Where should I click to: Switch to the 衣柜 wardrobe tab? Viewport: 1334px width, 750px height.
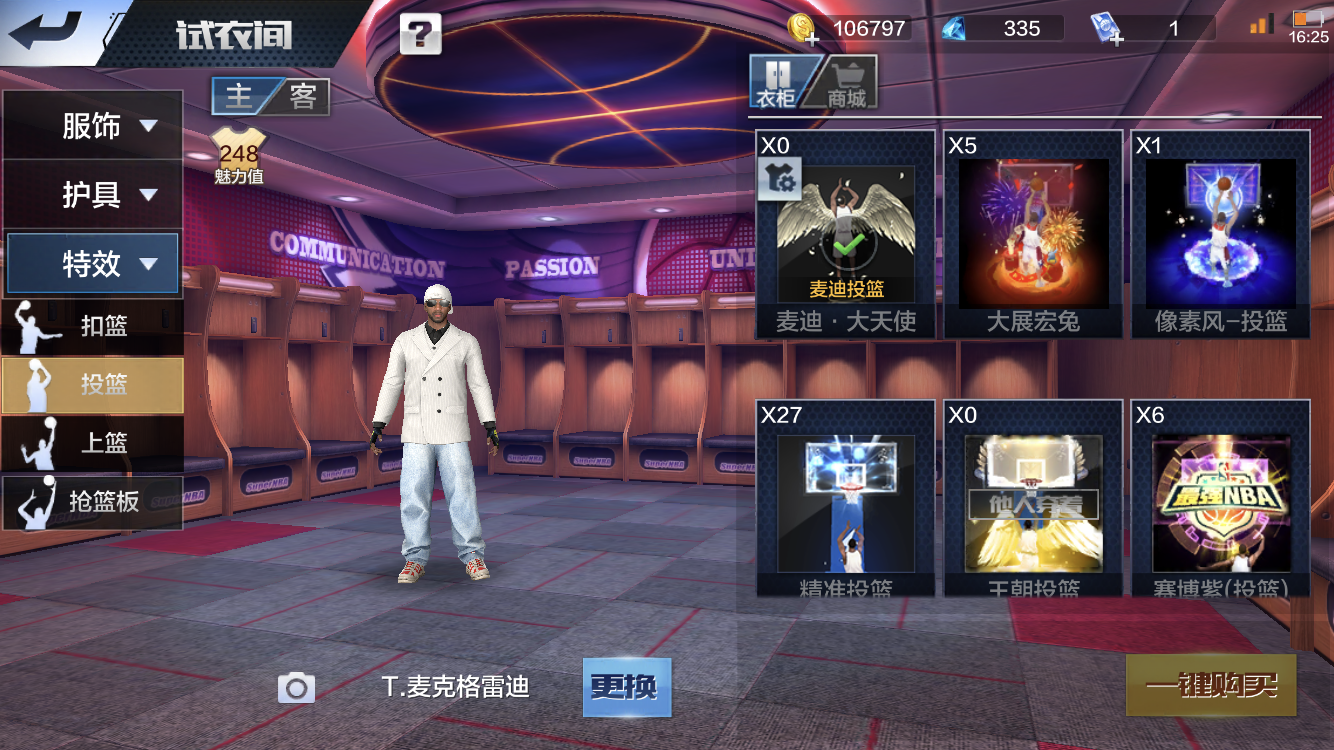(776, 82)
